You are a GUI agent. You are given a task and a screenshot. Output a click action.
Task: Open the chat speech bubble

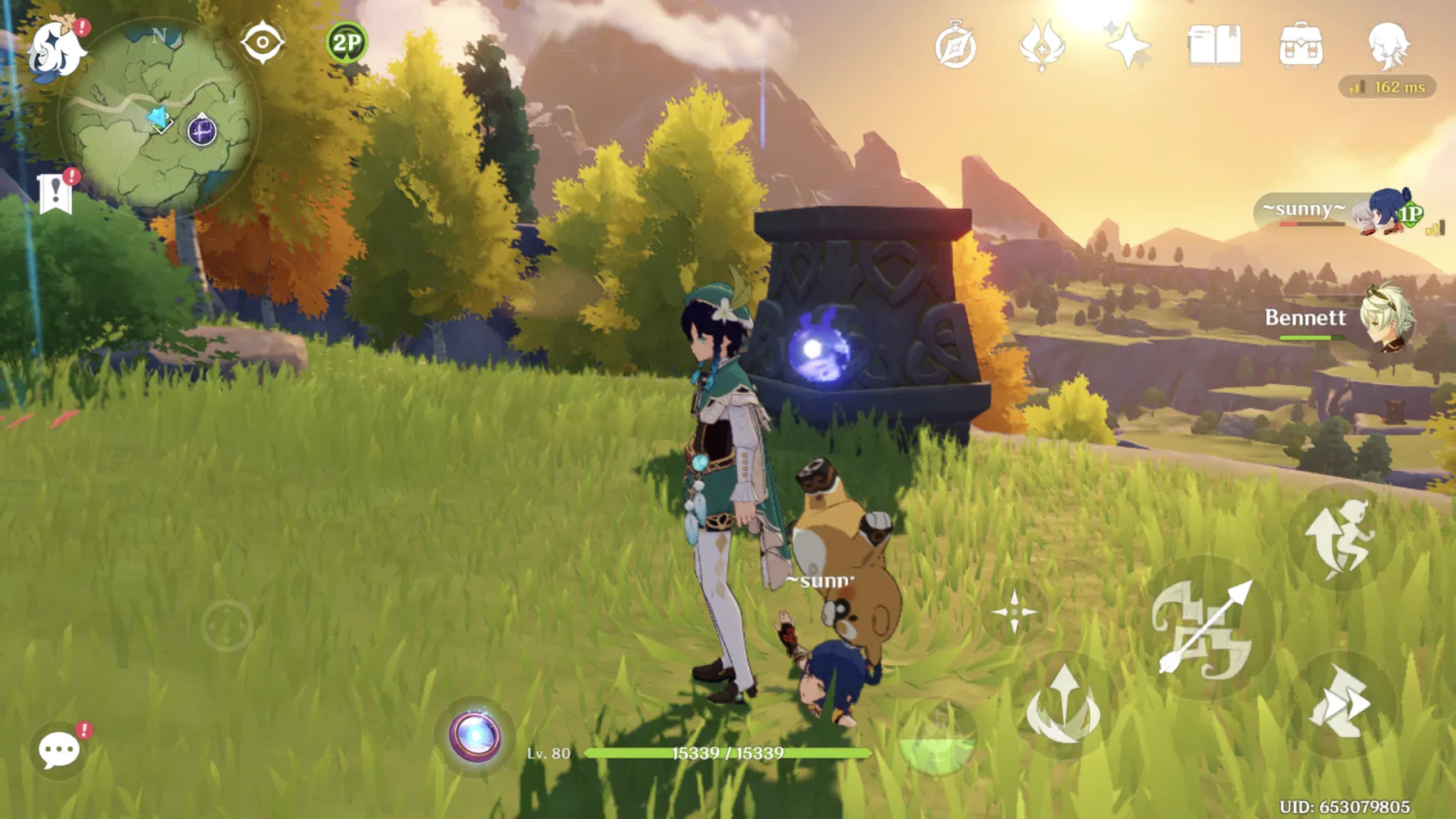[59, 749]
